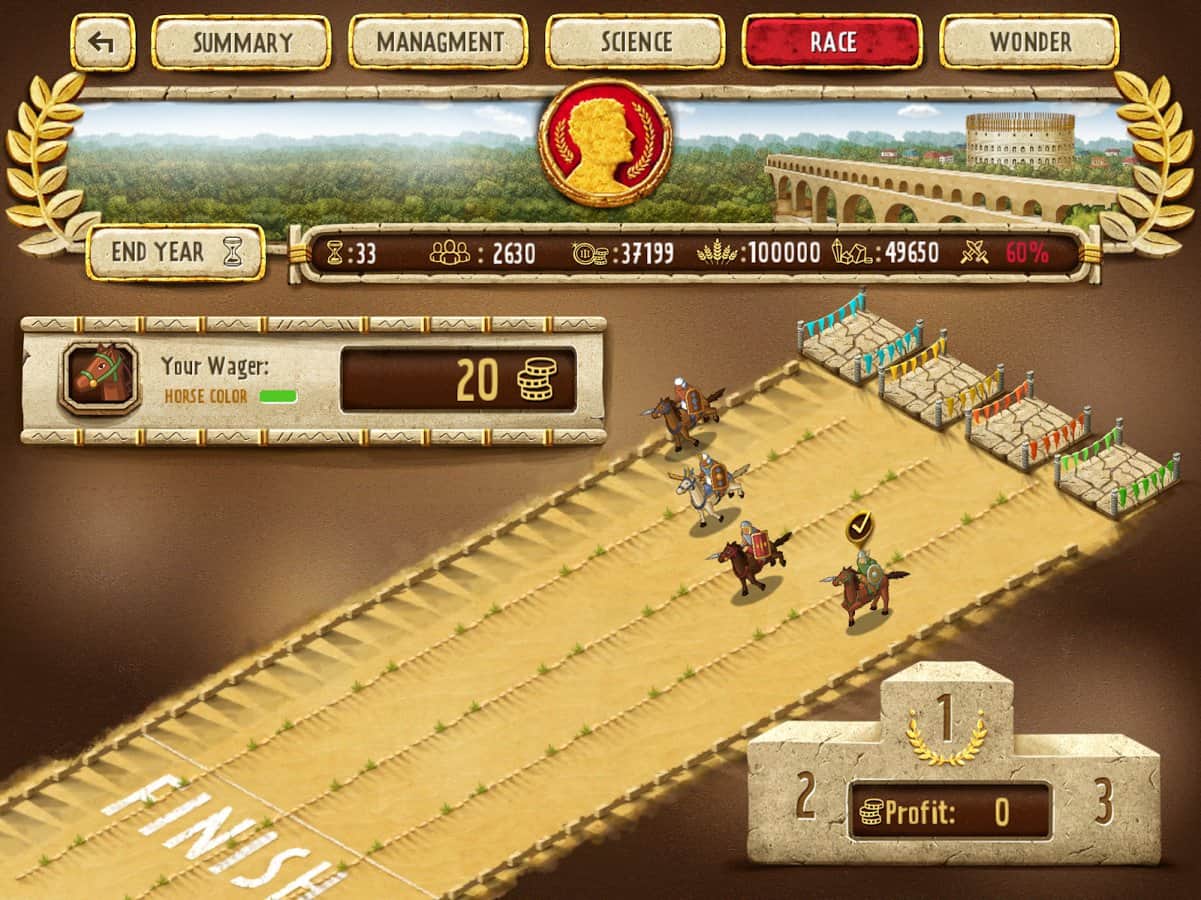The image size is (1201, 900).
Task: Open the Managment tab
Action: 438,42
